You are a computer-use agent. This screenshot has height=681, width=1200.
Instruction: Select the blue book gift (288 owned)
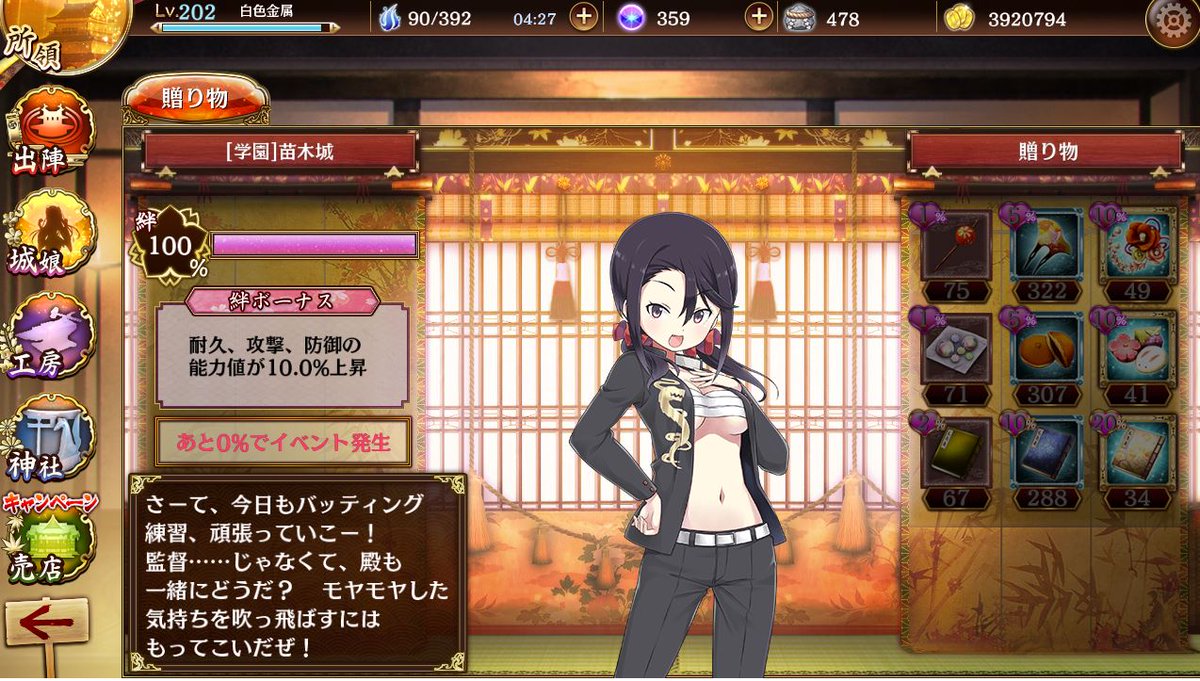1047,453
